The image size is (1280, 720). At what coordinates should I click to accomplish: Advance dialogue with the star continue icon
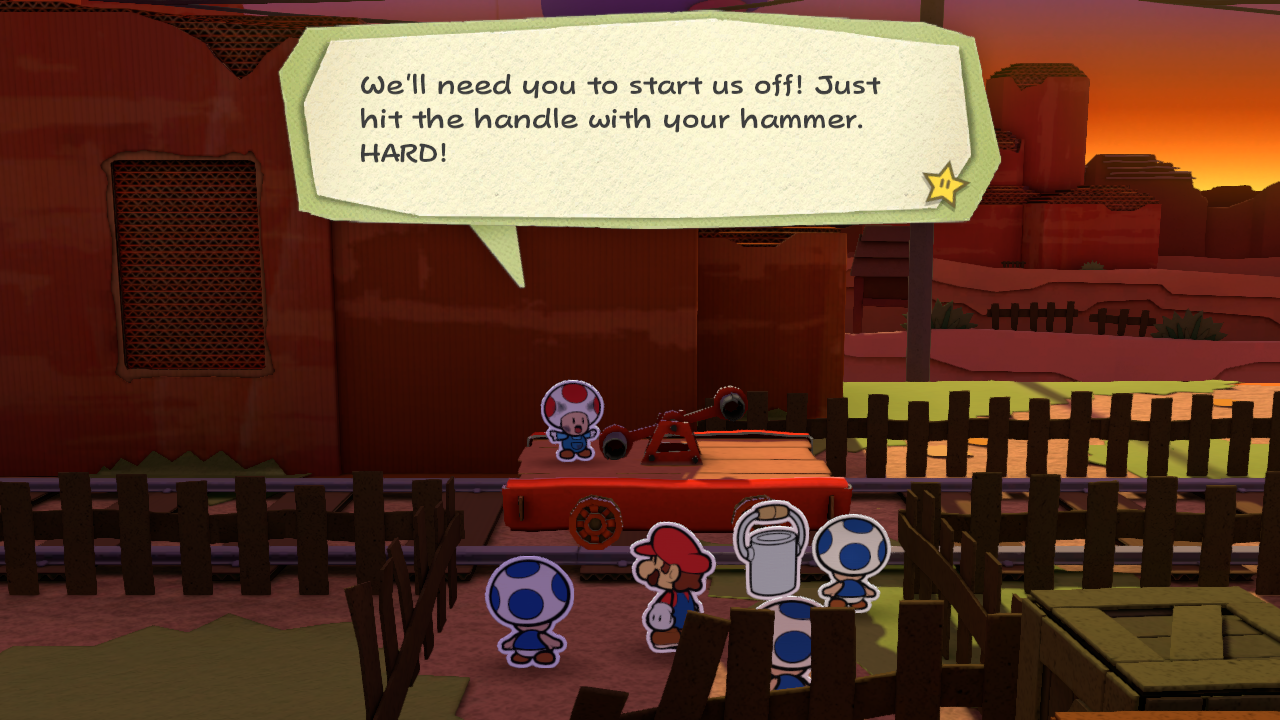coord(944,184)
